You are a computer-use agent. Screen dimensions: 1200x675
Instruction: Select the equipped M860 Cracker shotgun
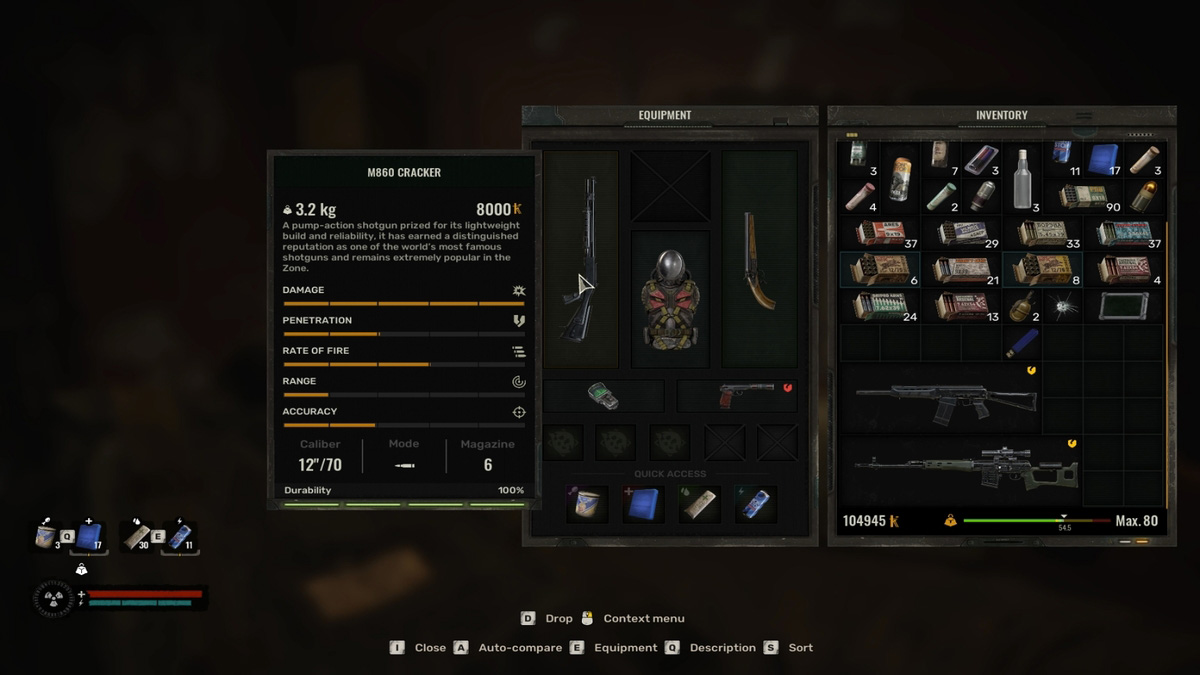(x=580, y=258)
